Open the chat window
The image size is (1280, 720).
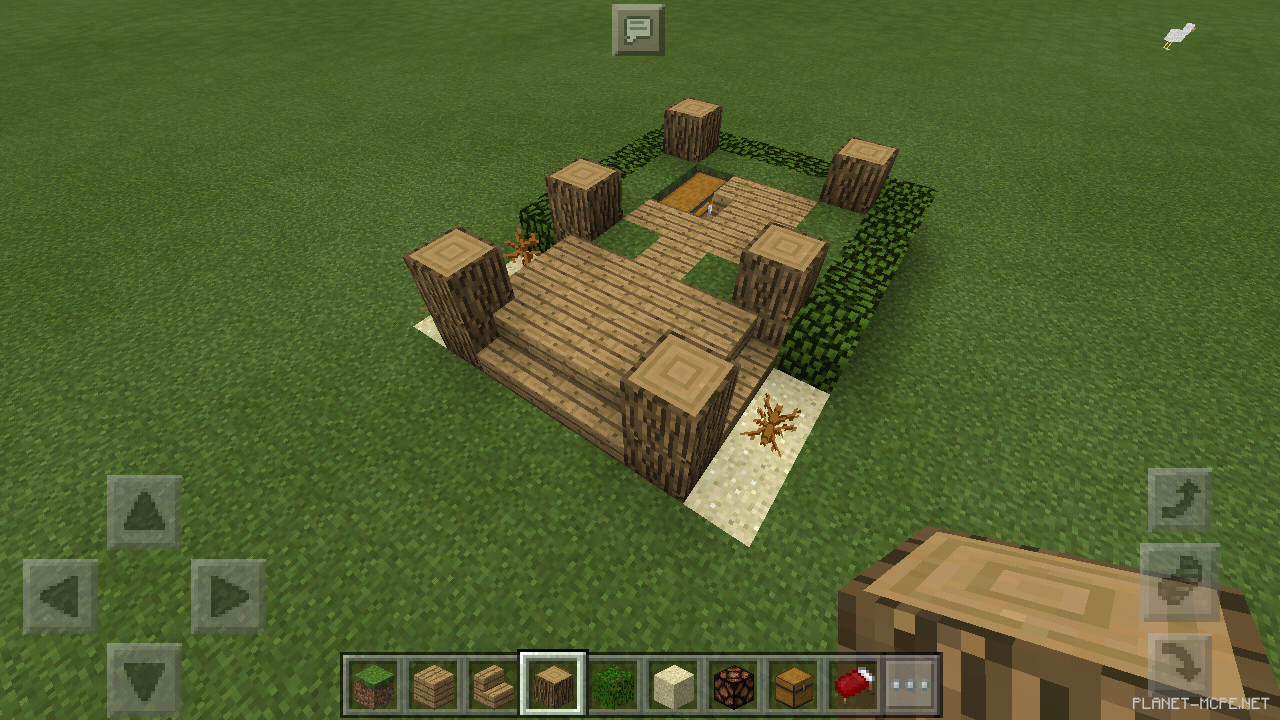[x=639, y=29]
